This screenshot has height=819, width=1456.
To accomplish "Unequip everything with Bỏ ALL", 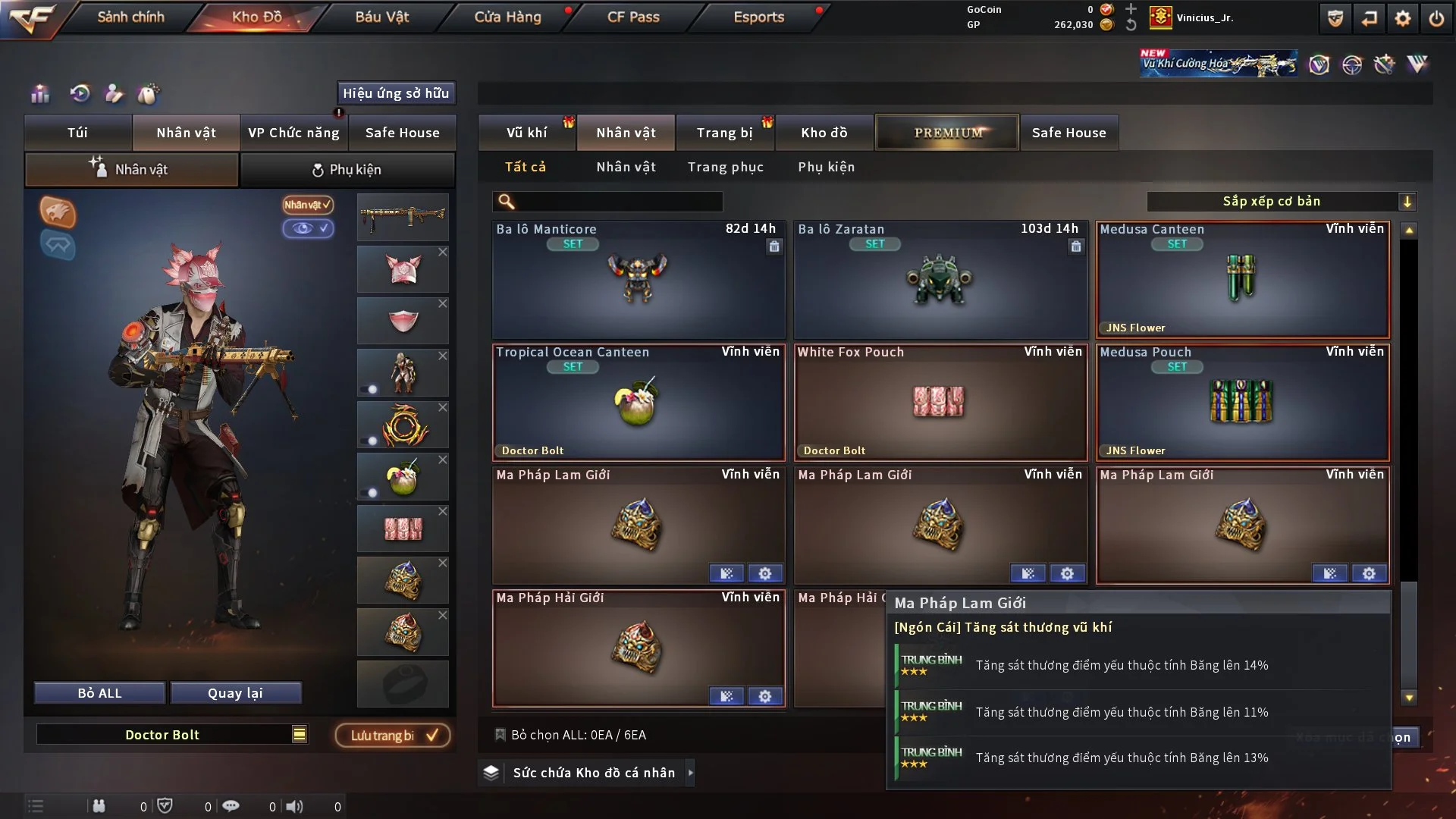I will [x=99, y=693].
